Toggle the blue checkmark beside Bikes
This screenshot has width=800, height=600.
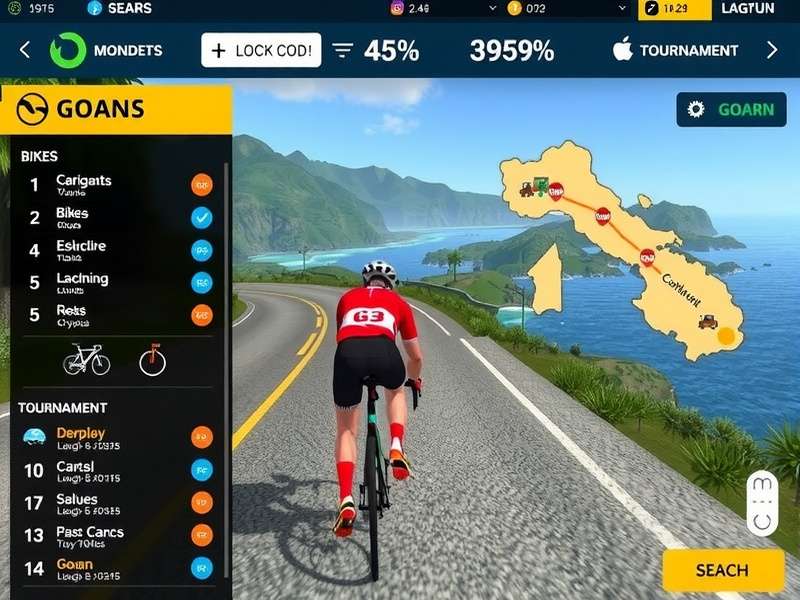(x=201, y=217)
